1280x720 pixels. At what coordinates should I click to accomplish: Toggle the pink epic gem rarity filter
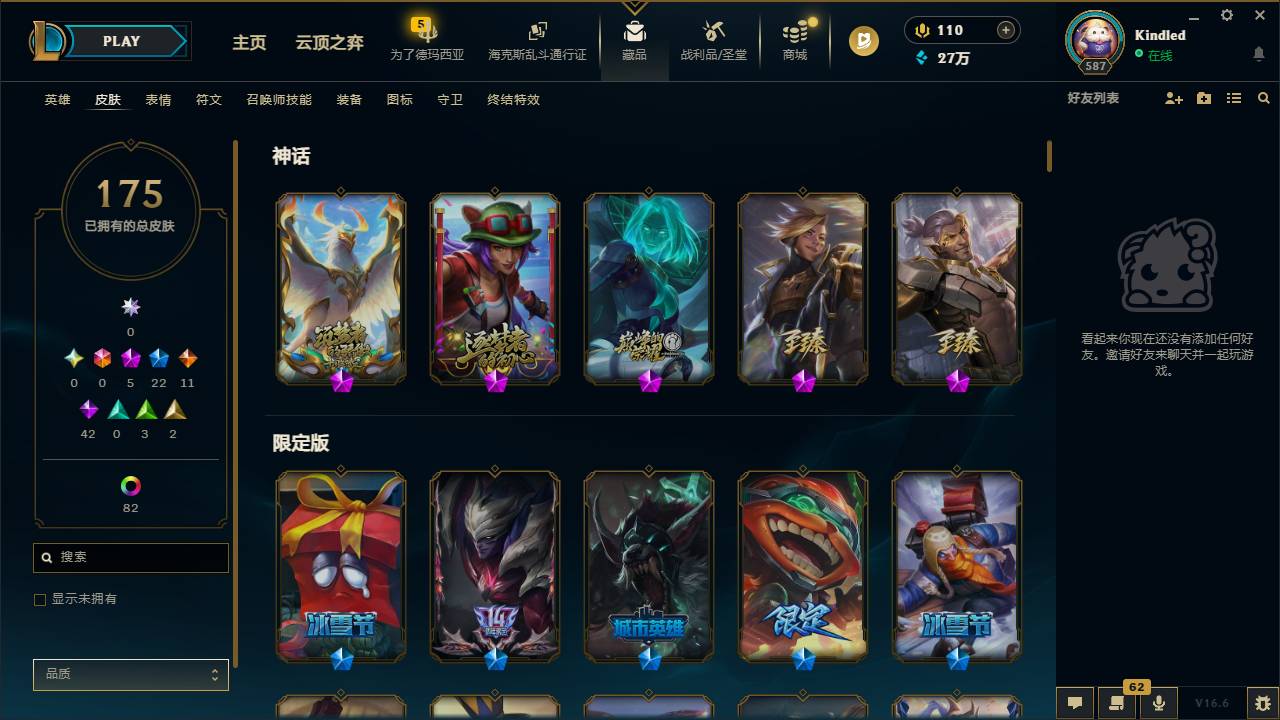[x=130, y=357]
